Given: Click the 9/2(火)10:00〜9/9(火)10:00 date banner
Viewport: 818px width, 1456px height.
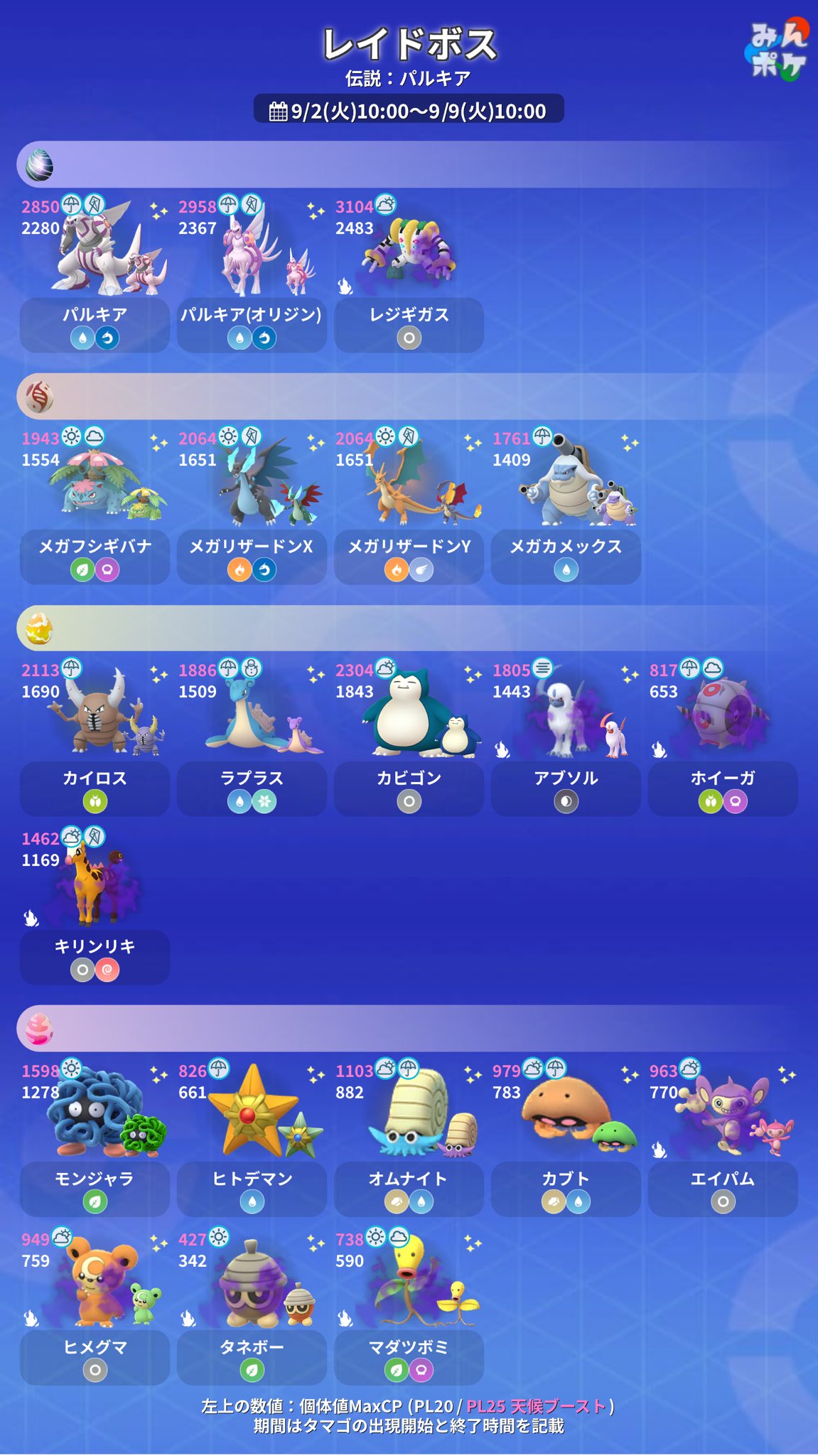Looking at the screenshot, I should tap(409, 110).
